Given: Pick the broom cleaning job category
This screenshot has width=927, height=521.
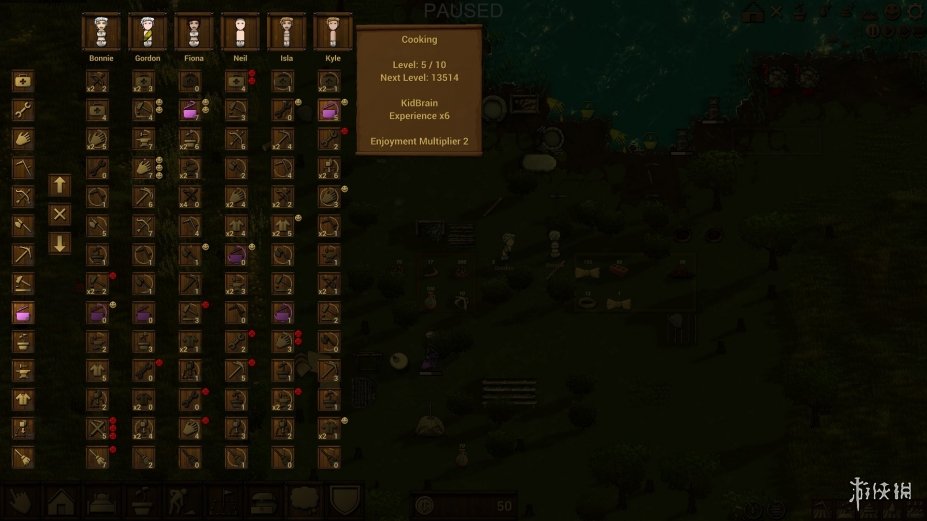Looking at the screenshot, I should coord(23,457).
